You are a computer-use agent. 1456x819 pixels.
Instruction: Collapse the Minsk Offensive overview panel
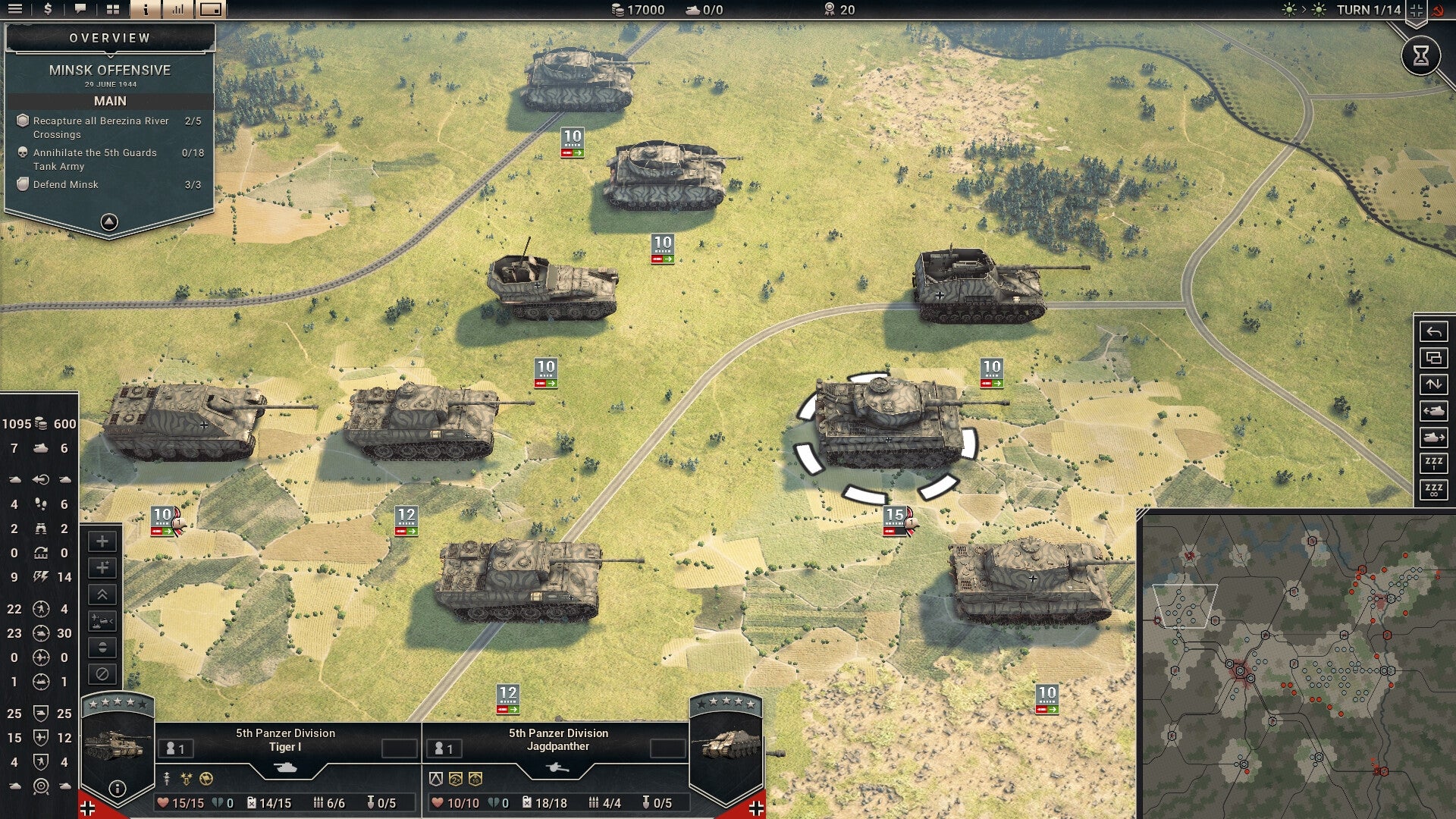coord(110,221)
